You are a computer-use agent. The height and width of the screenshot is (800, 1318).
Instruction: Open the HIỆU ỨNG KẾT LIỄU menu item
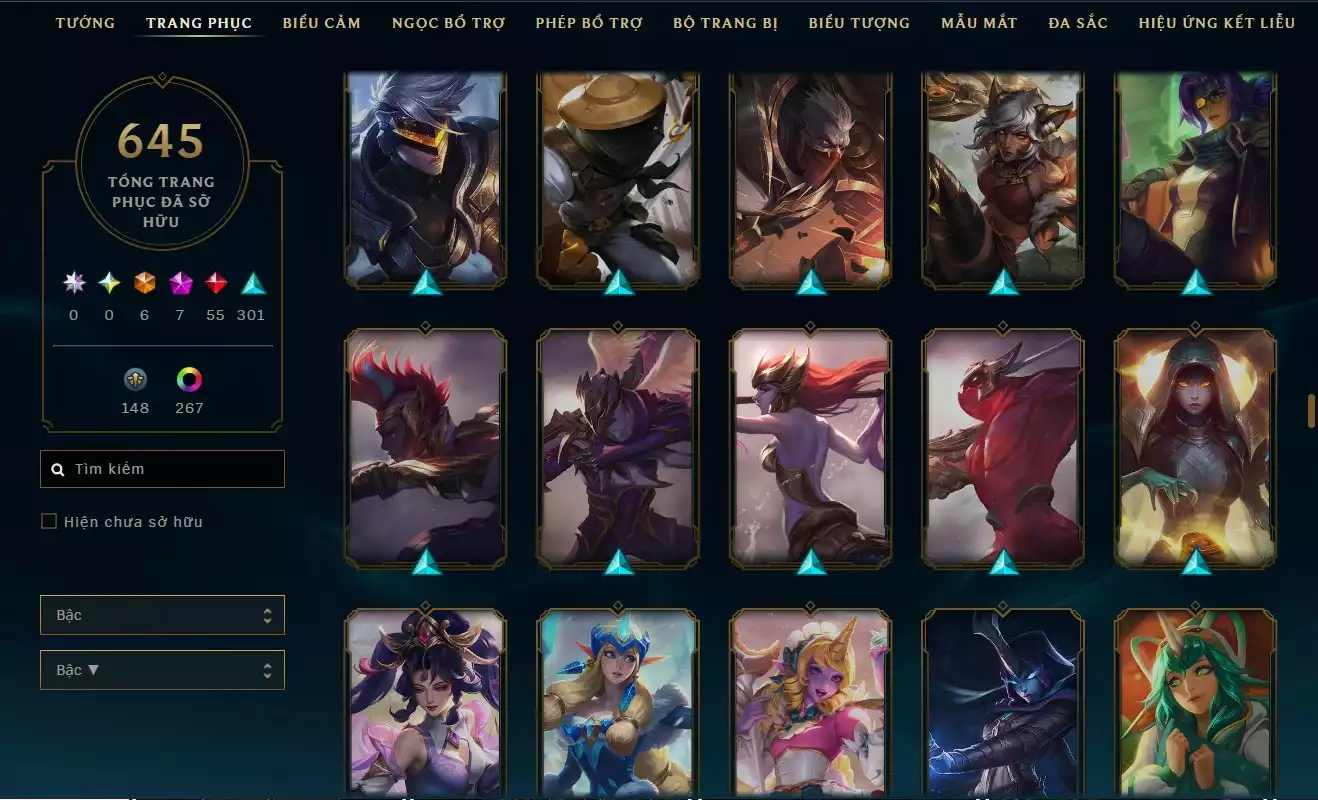pyautogui.click(x=1218, y=22)
